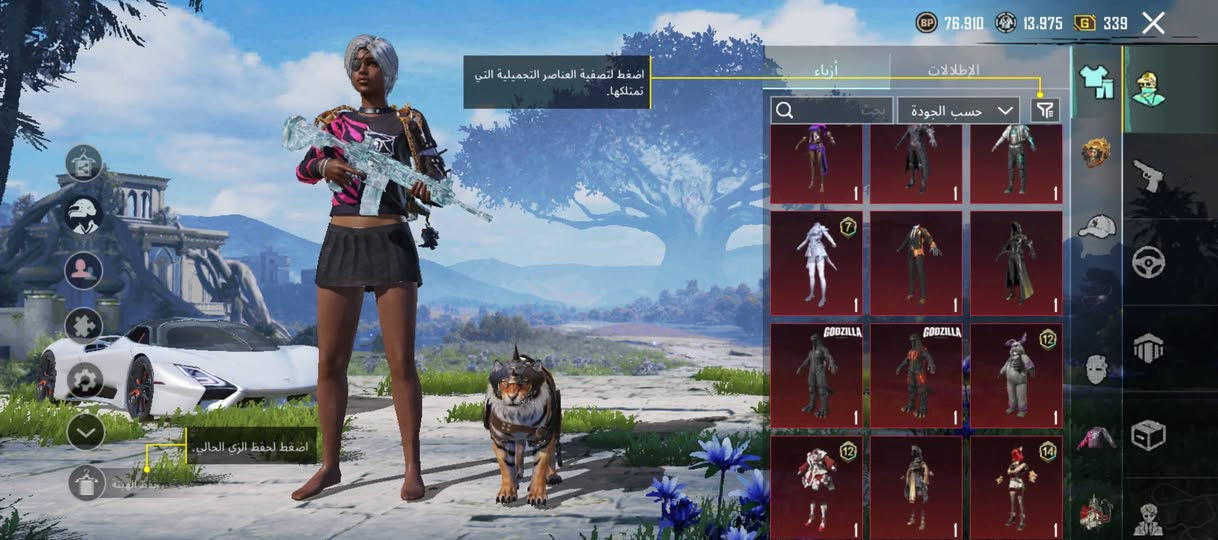Screen dimensions: 1218x540
Task: Open the steering wheel vehicle category
Action: (x=1148, y=262)
